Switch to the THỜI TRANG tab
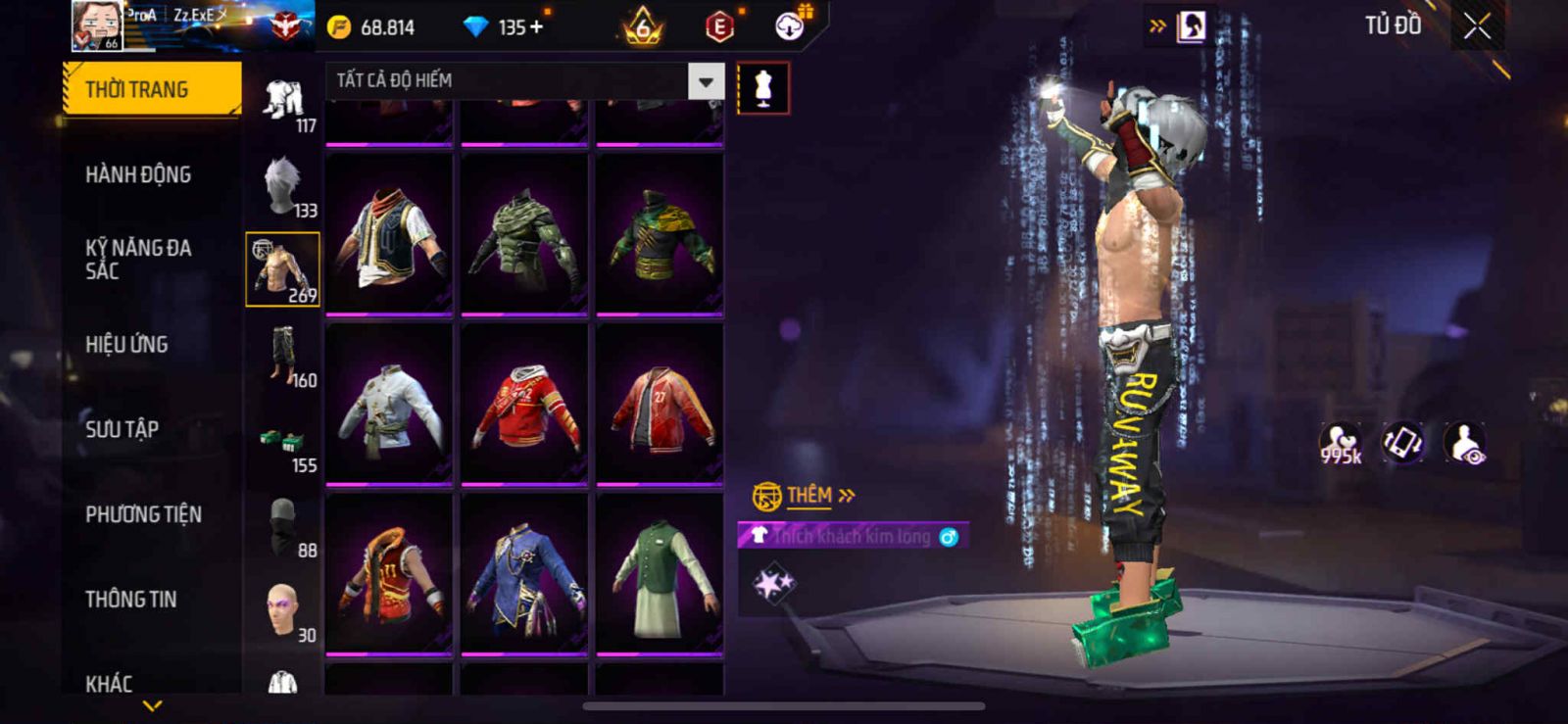1568x724 pixels. [152, 89]
